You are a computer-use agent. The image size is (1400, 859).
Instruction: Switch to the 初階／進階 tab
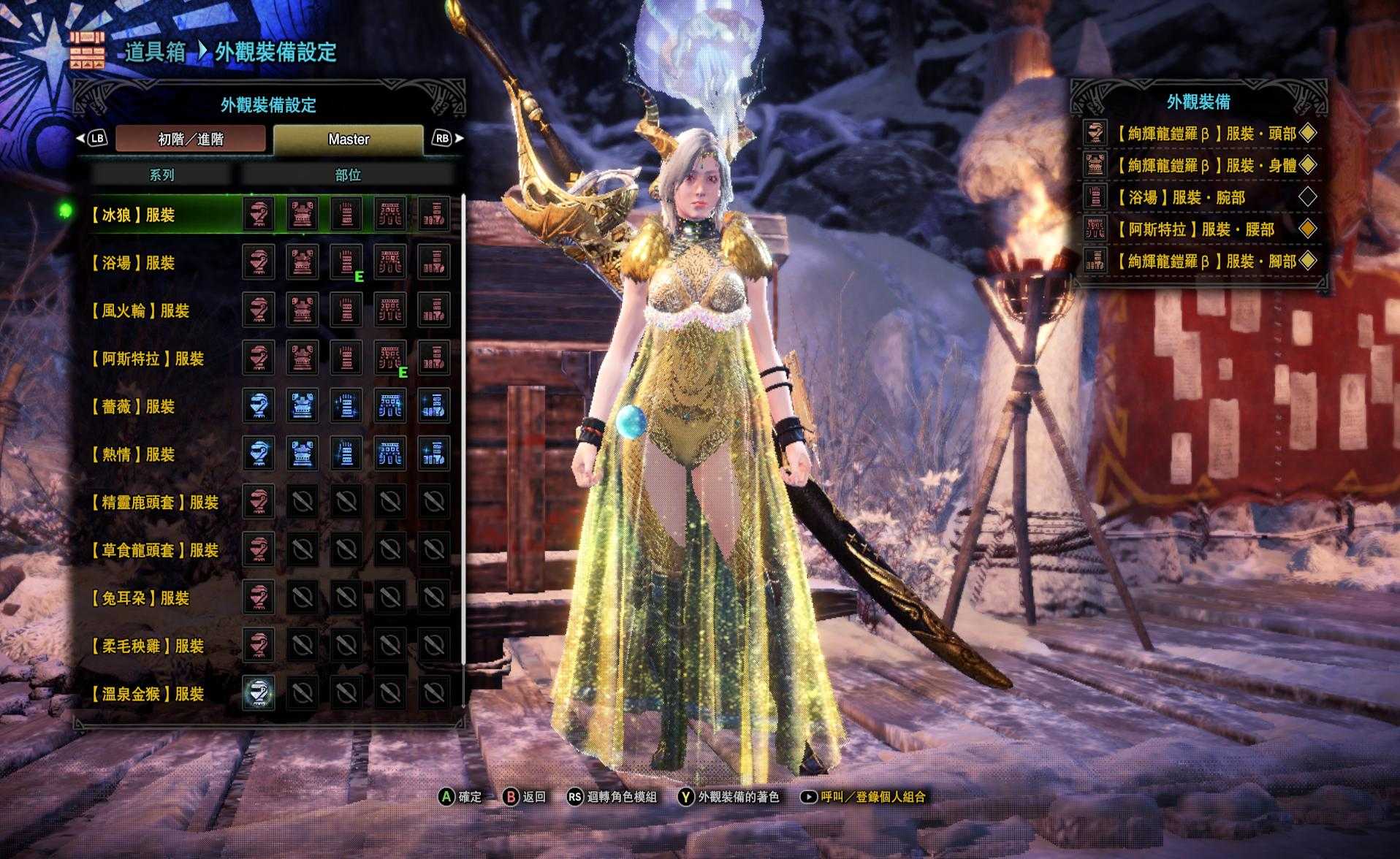[x=190, y=139]
